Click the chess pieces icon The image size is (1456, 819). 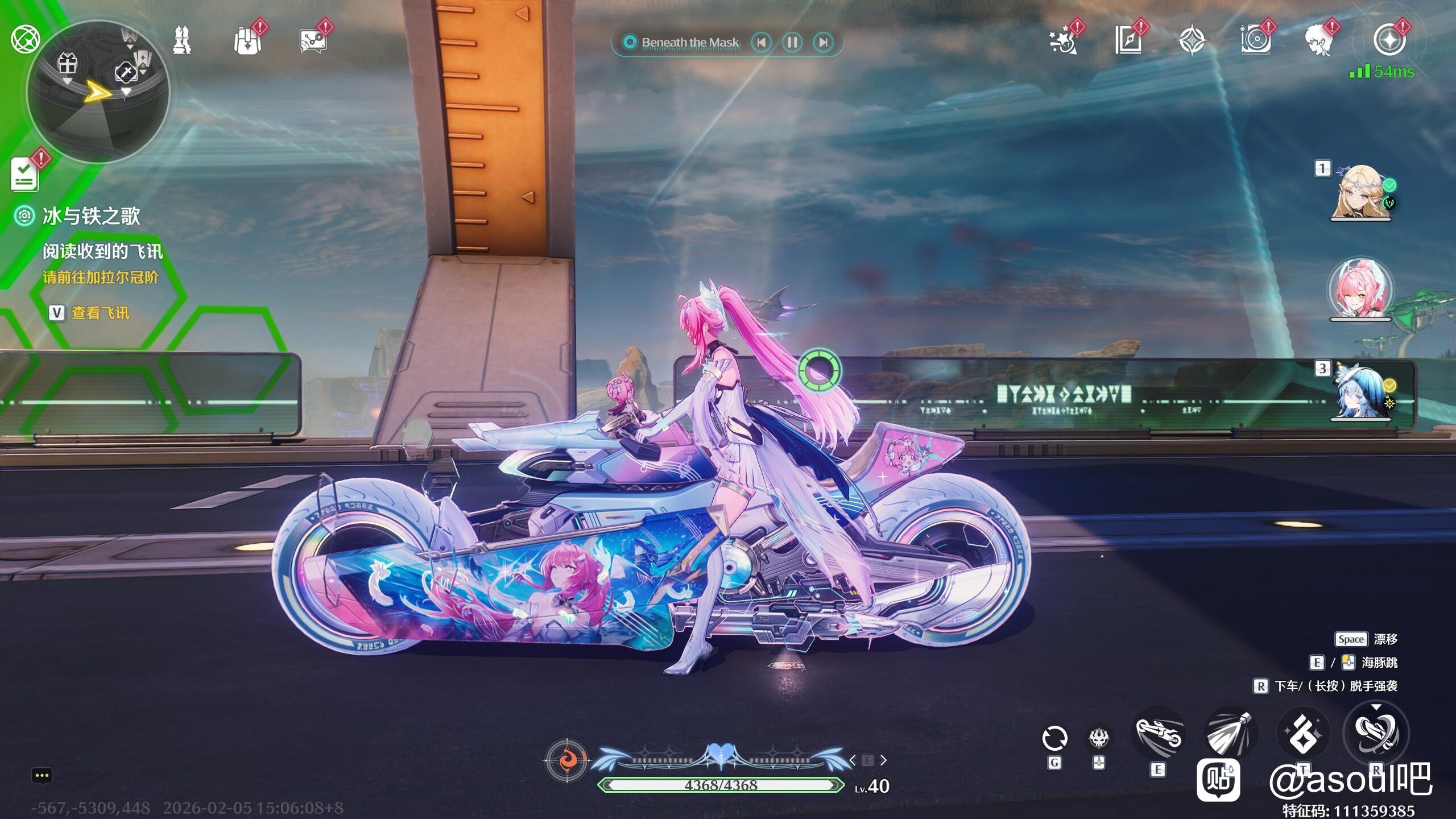point(182,41)
